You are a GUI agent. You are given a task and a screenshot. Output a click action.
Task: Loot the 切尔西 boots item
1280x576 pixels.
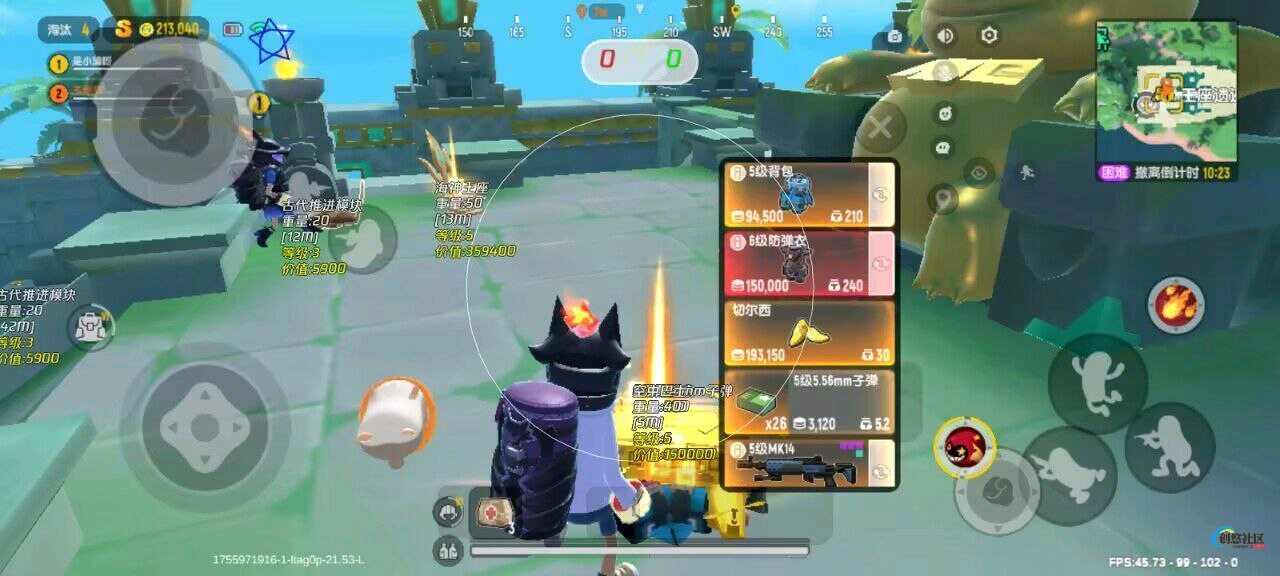[x=808, y=333]
